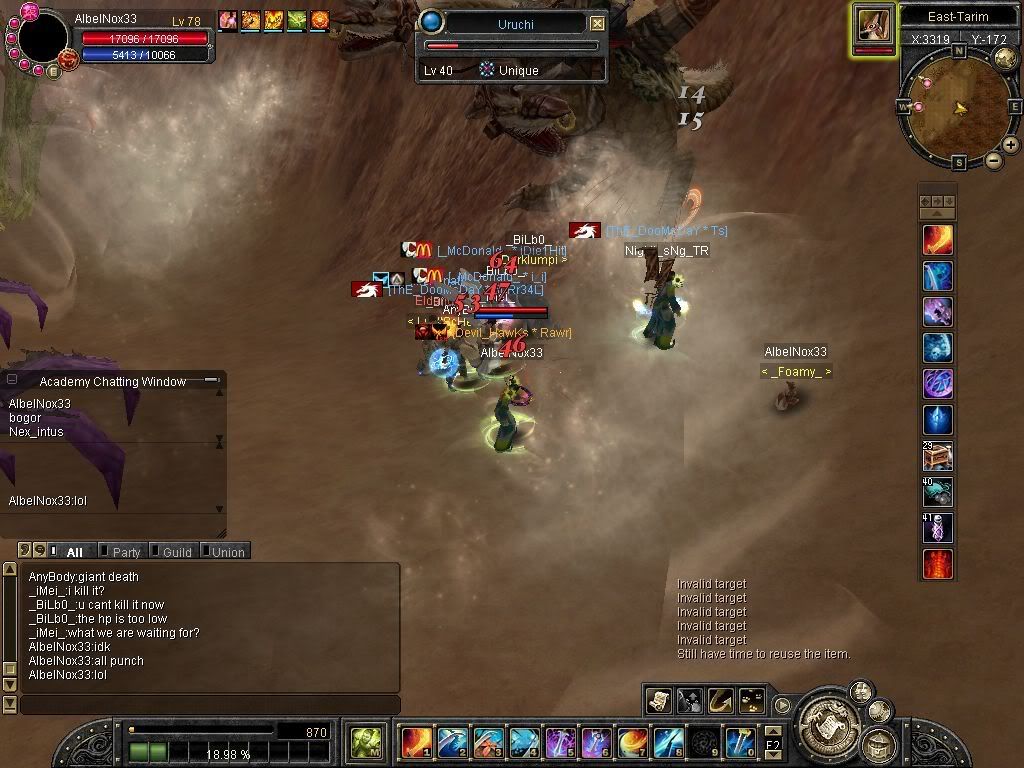The image size is (1024, 768).
Task: Open the world map globe button
Action: pos(1006,59)
